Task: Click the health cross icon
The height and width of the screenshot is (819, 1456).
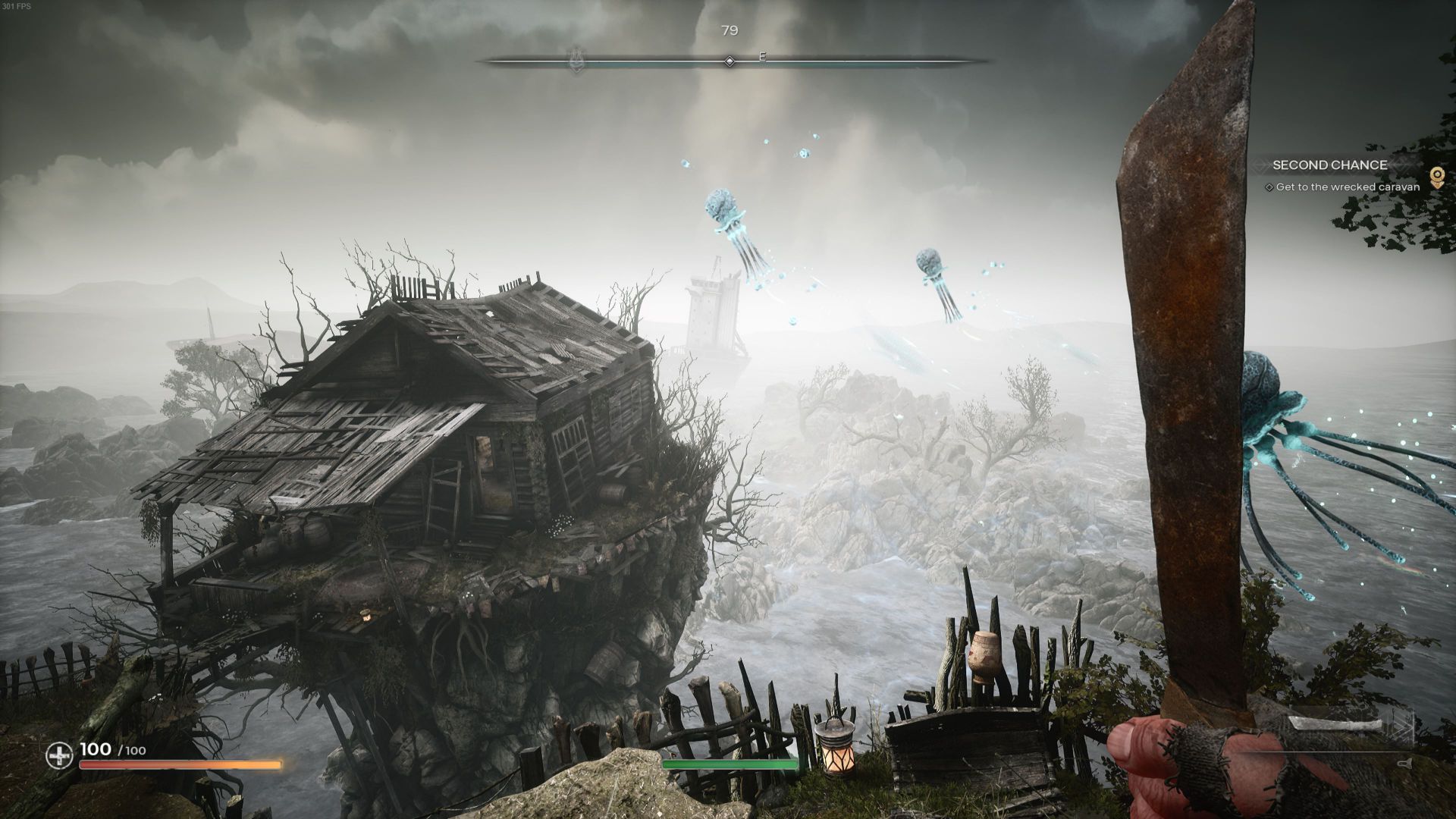Action: pos(59,755)
